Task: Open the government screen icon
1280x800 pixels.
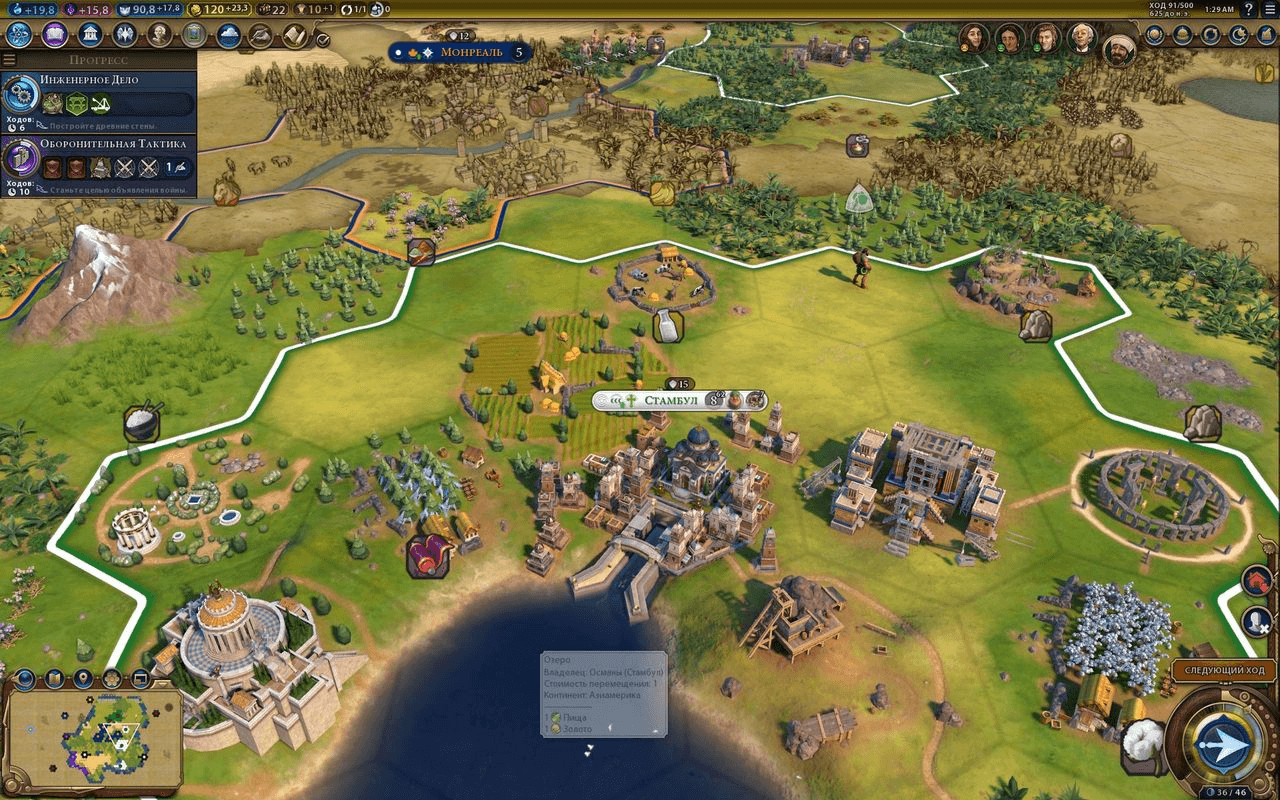Action: (x=89, y=35)
